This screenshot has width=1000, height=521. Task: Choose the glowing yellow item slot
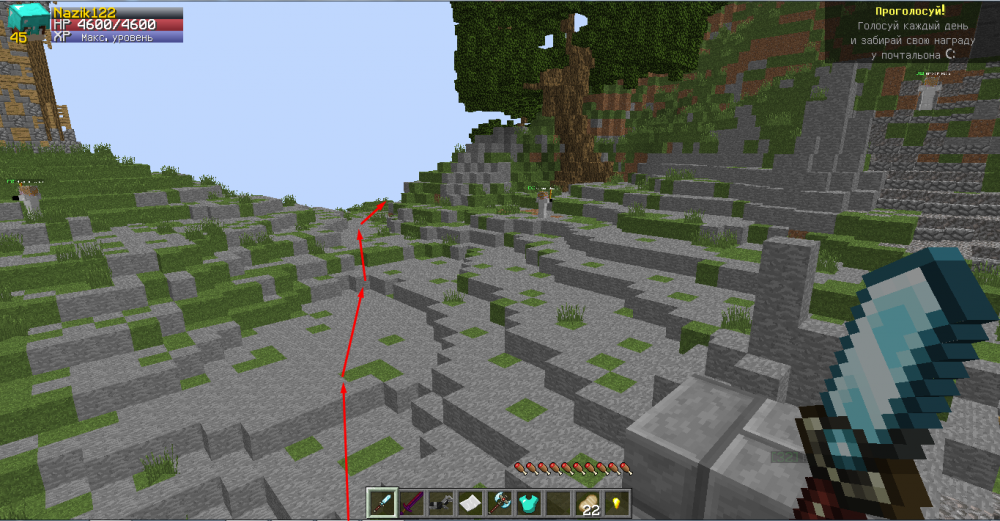(x=616, y=502)
